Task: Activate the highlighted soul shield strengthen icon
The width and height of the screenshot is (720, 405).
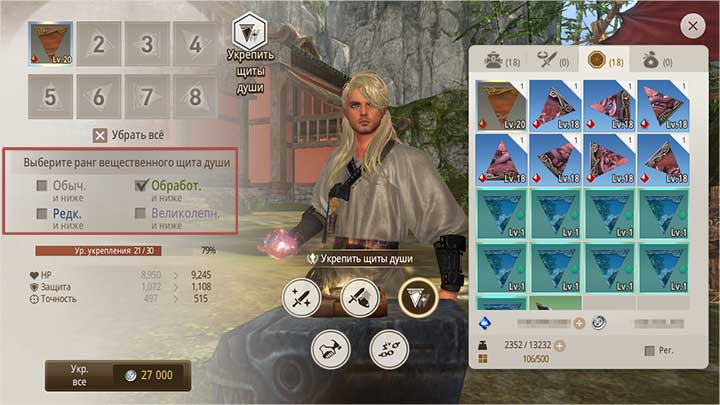Action: (418, 297)
